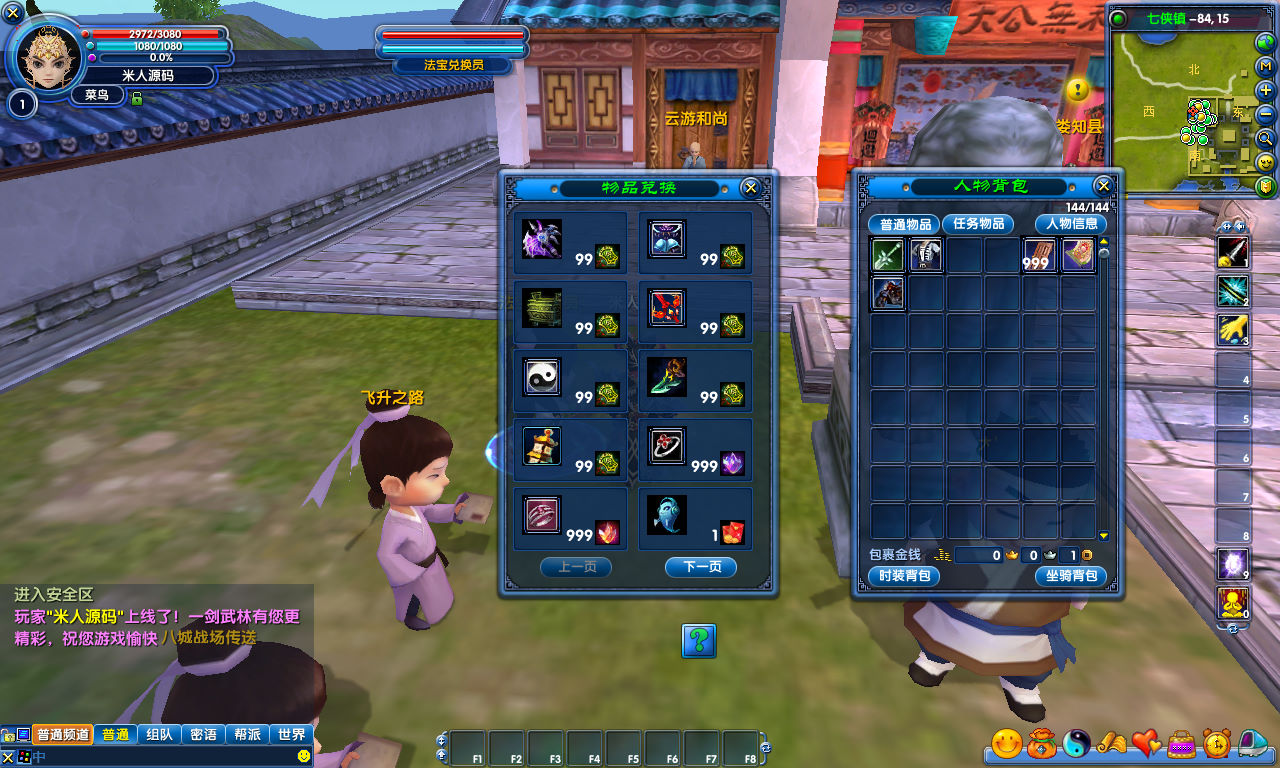Close the 物品兑换 exchange window

[750, 187]
